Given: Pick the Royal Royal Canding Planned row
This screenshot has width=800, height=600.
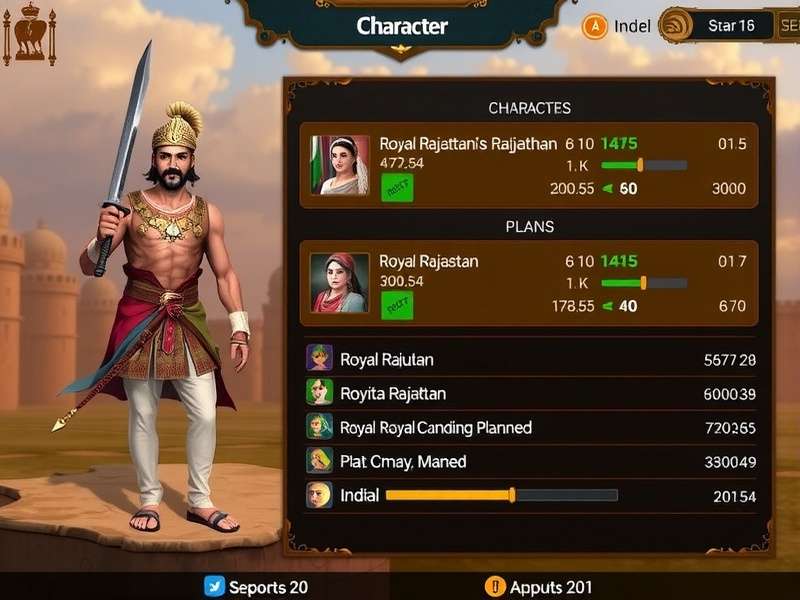Looking at the screenshot, I should click(530, 428).
